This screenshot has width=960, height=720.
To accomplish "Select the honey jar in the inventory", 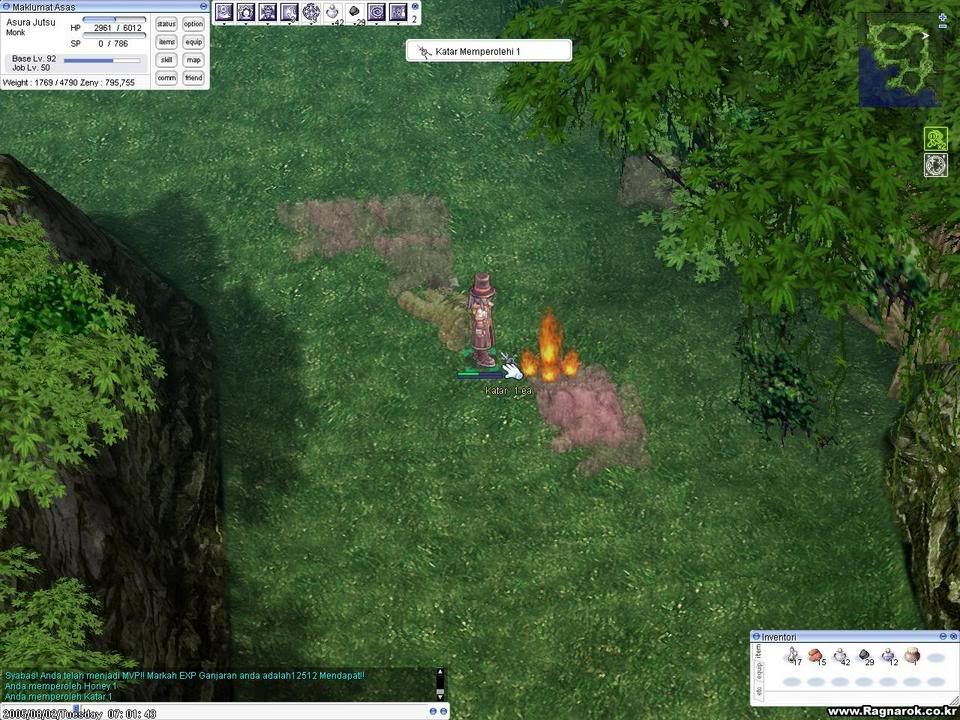I will [x=912, y=656].
